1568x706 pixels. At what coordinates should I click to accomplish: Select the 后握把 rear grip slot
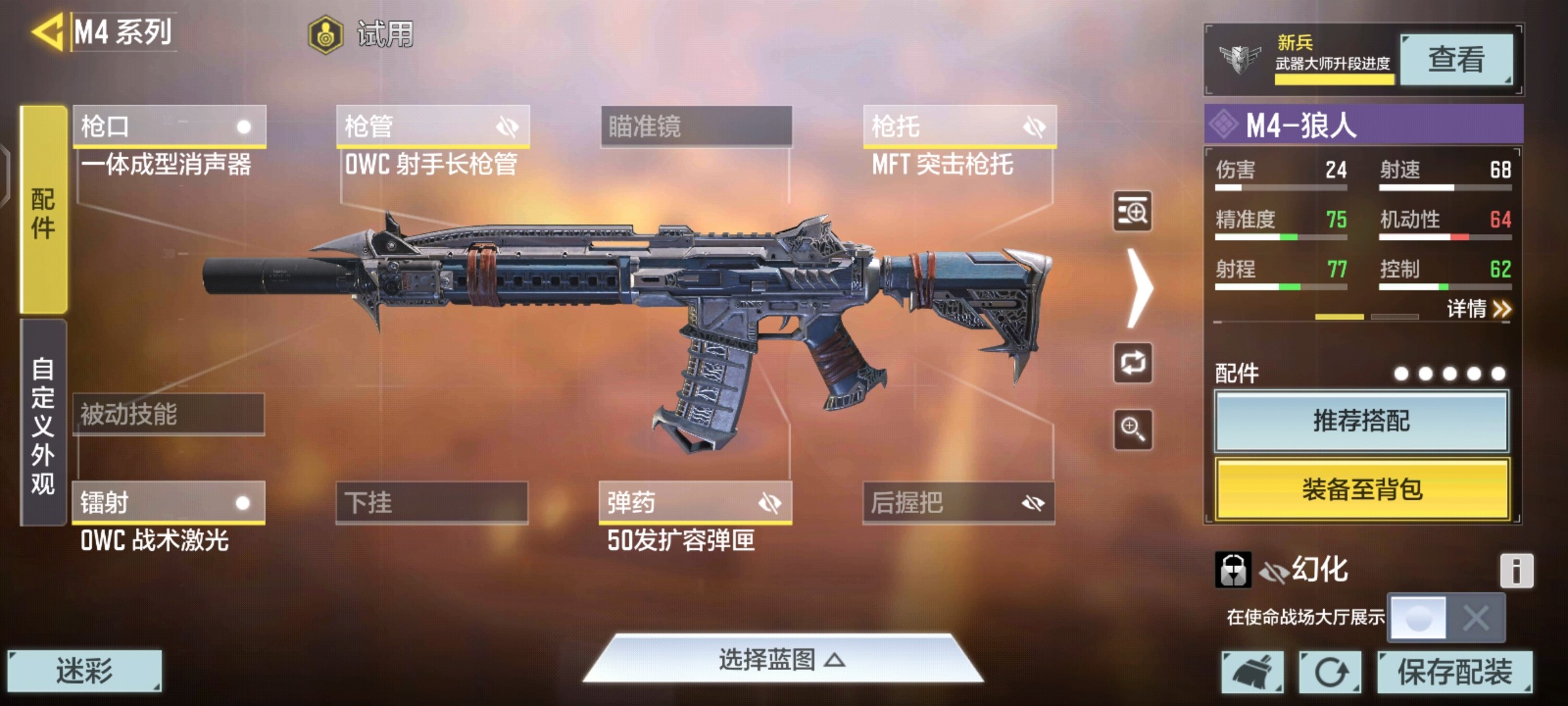958,503
